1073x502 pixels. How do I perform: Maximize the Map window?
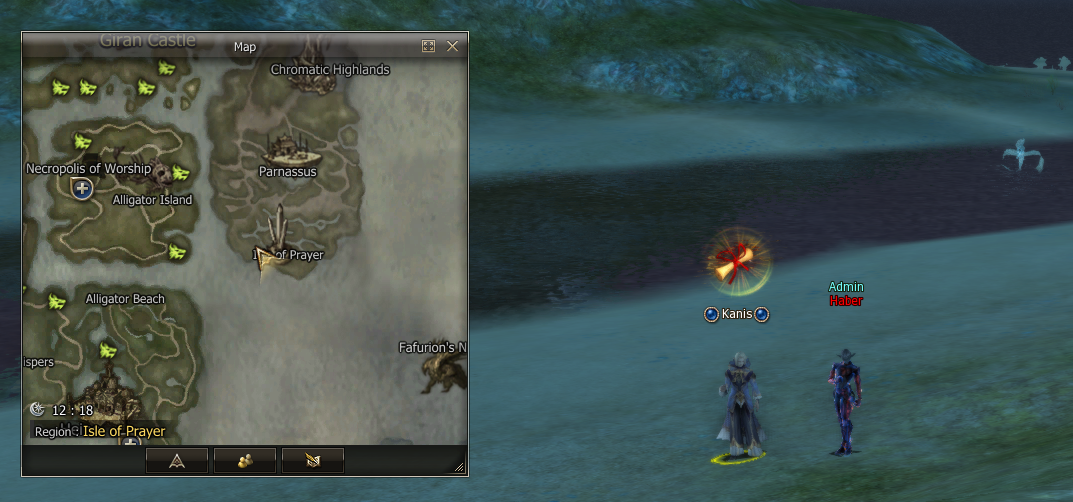coord(428,46)
